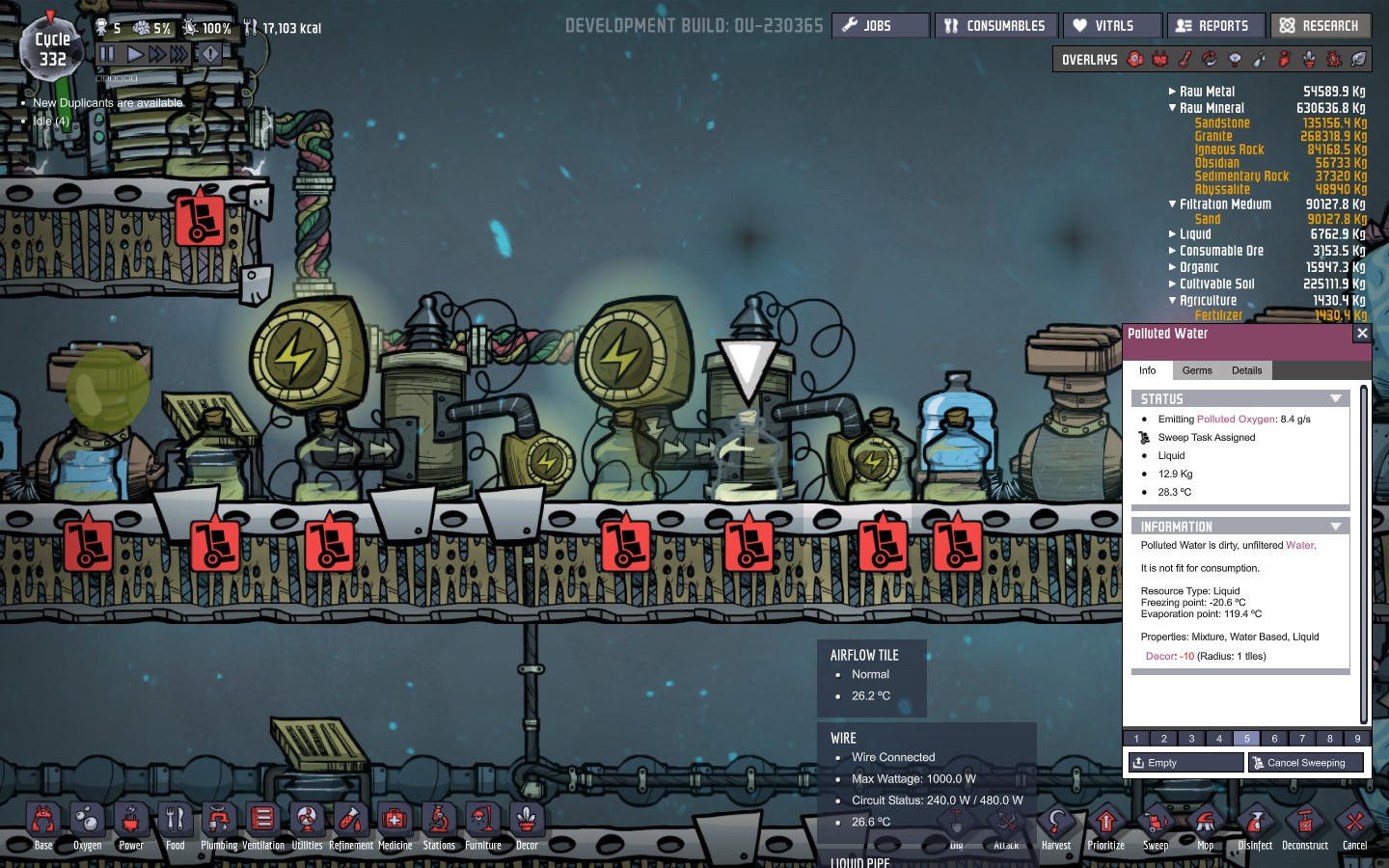Screen dimensions: 1389x868
Task: Click the Empty button for Polluted Water
Action: (x=1185, y=762)
